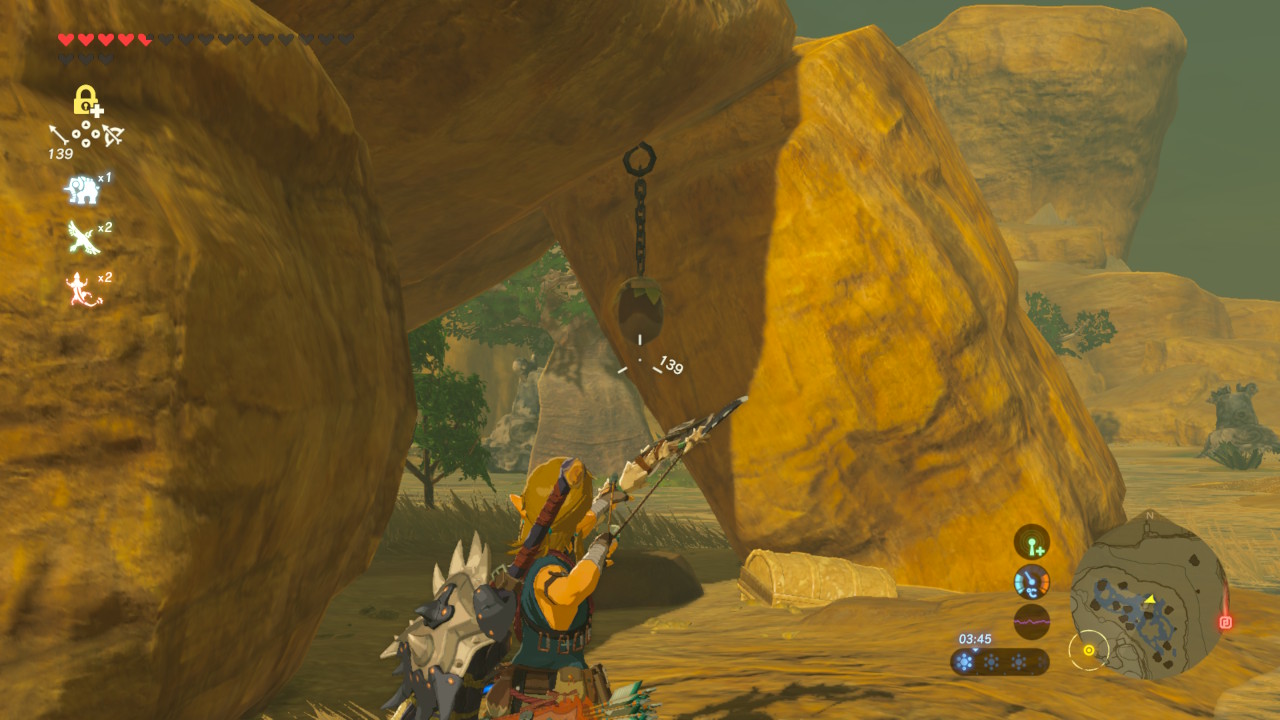Activate the elephant champion ability icon
This screenshot has height=720, width=1280.
coord(80,189)
